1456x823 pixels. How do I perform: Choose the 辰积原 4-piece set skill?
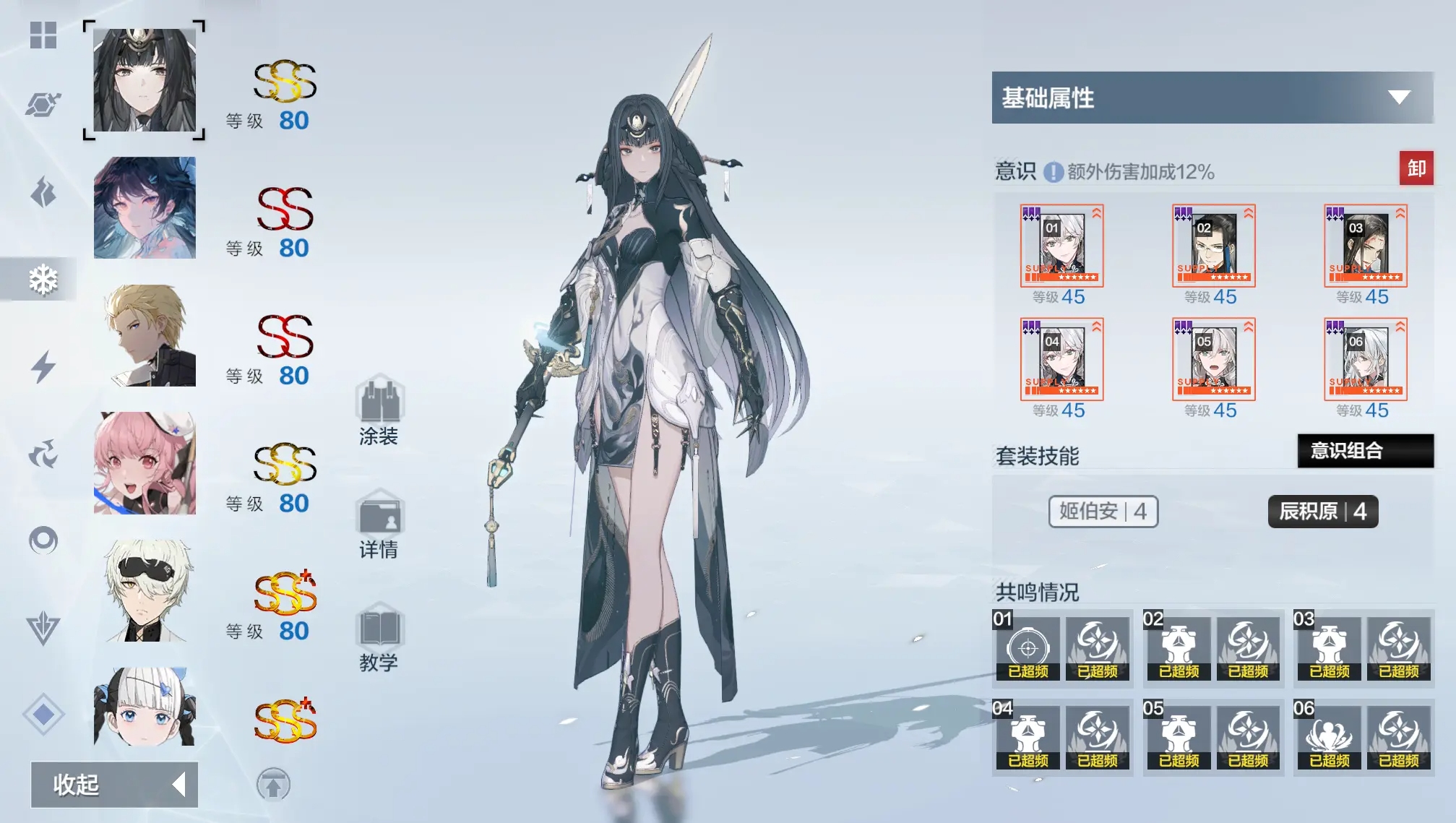(x=1322, y=512)
